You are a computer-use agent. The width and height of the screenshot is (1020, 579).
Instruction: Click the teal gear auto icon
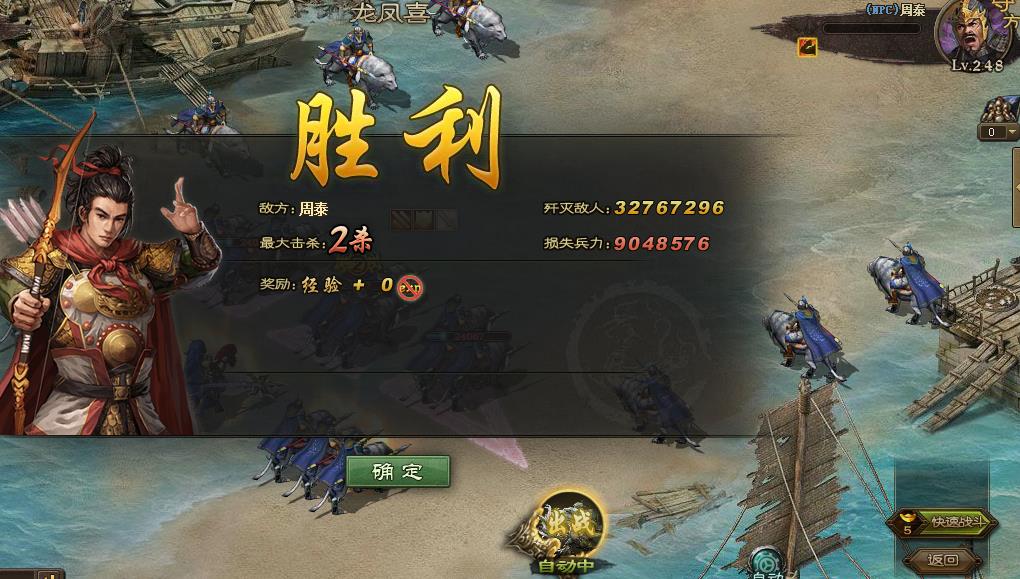(768, 562)
